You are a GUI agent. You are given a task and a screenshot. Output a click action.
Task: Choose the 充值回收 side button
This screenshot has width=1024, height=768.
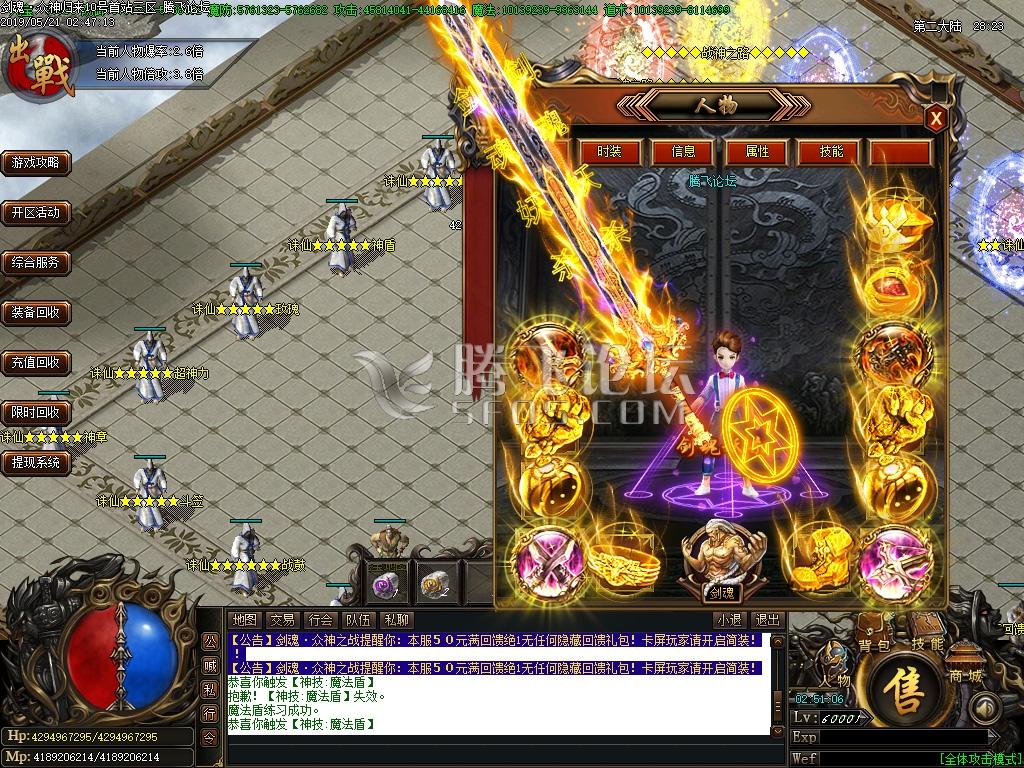point(36,362)
